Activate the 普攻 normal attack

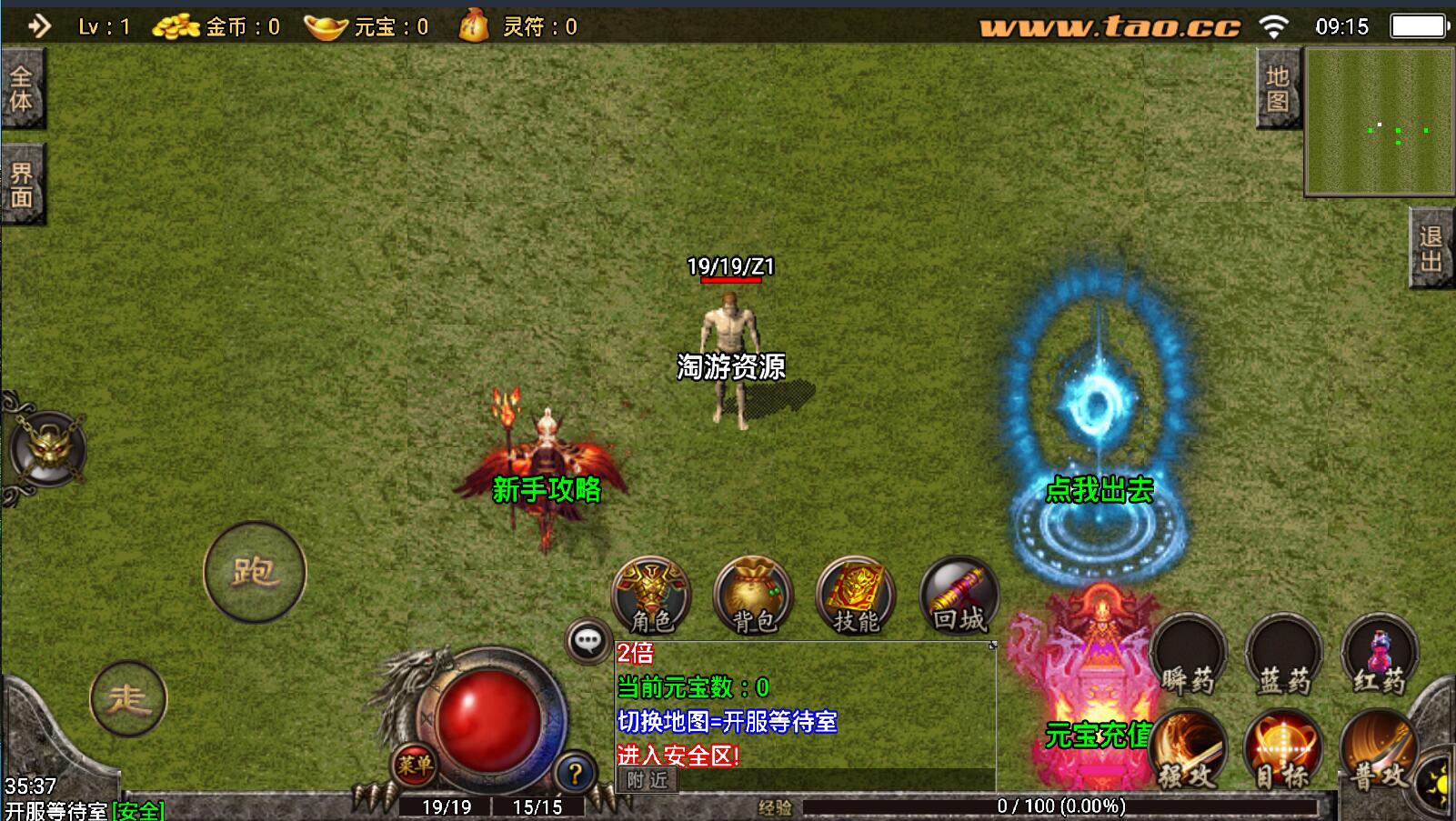[1379, 750]
